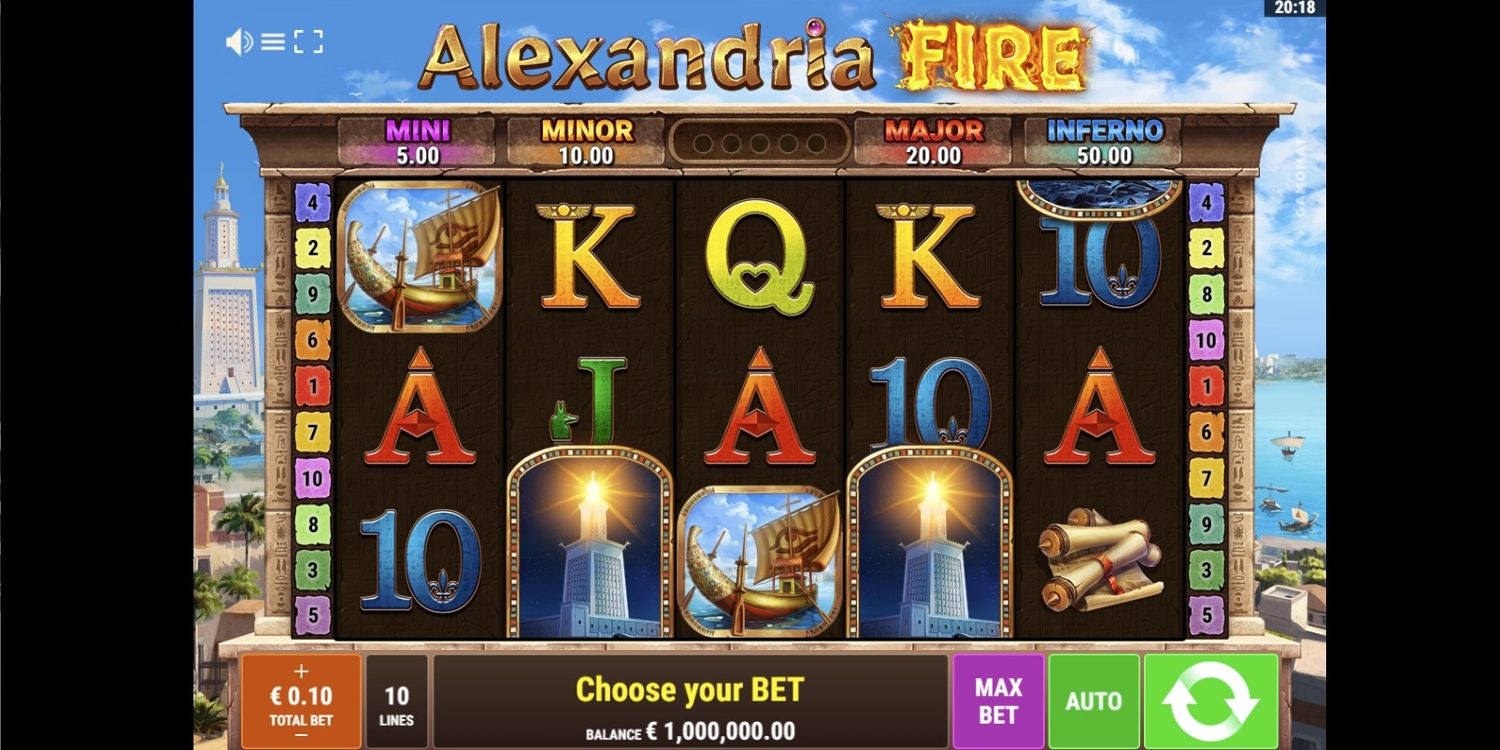Image resolution: width=1500 pixels, height=750 pixels.
Task: Enter fullscreen mode using the corner-brackets icon
Action: point(308,42)
